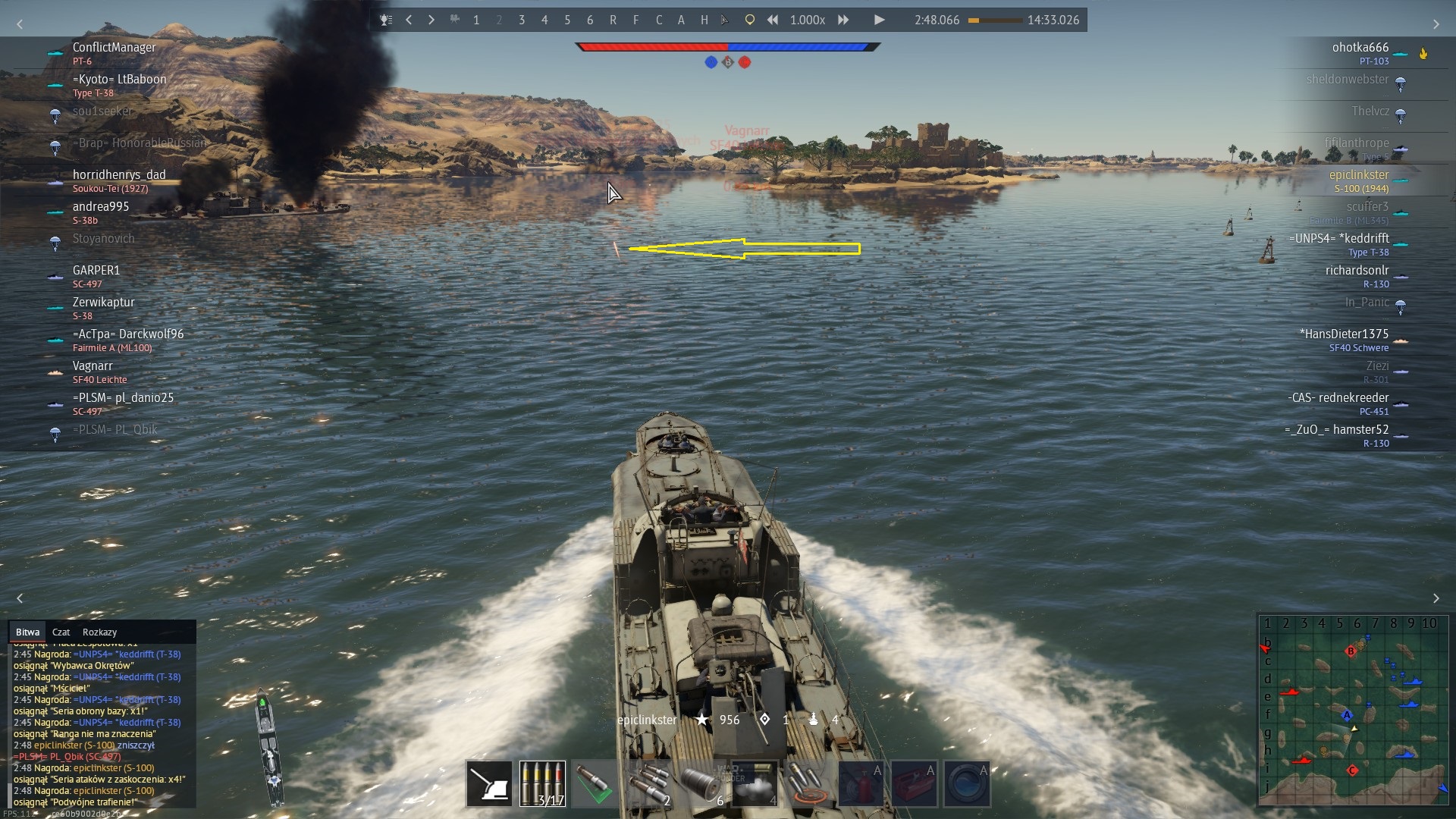Switch to the Czat tab
Image resolution: width=1456 pixels, height=819 pixels.
pos(61,632)
